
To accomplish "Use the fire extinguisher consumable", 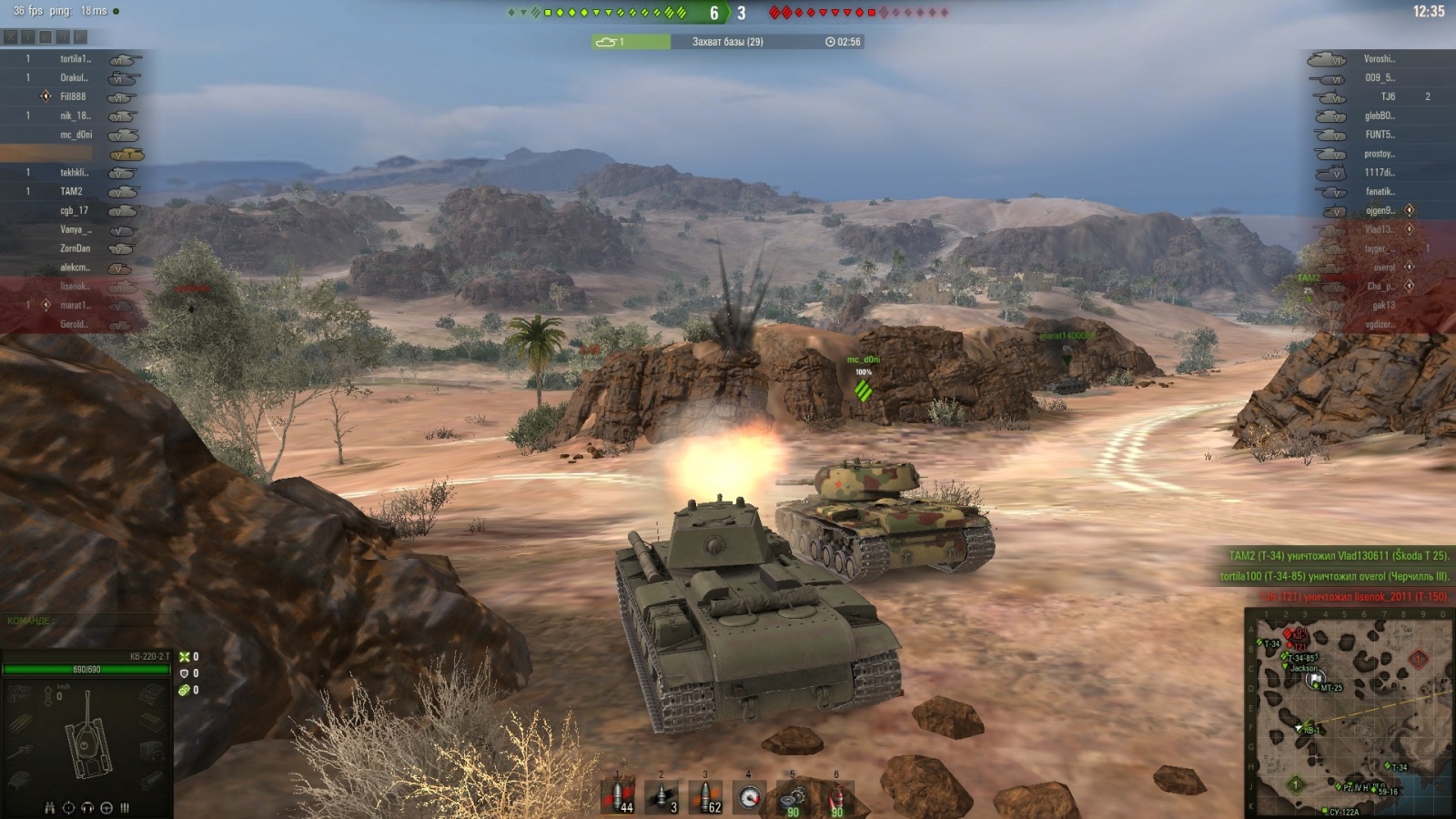I will pos(836,798).
